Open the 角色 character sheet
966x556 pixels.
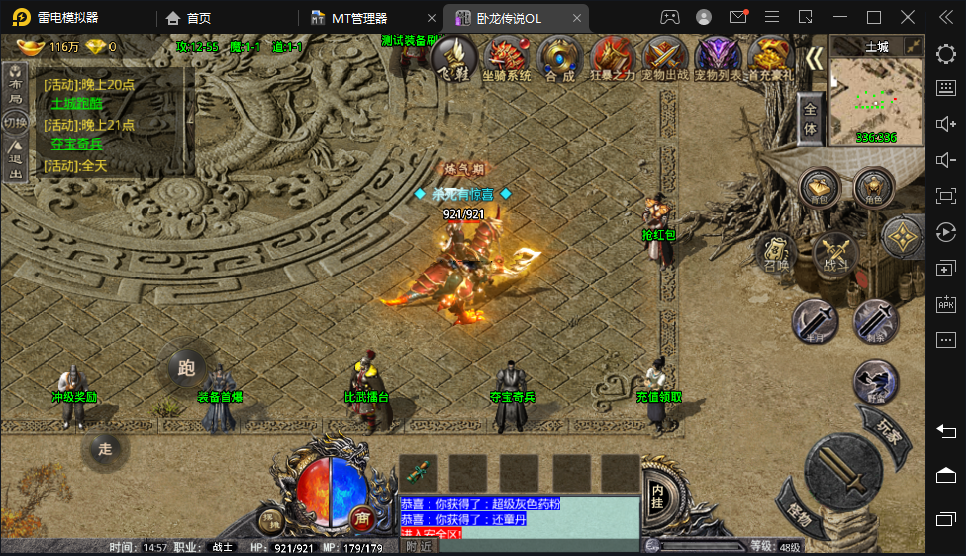[874, 187]
